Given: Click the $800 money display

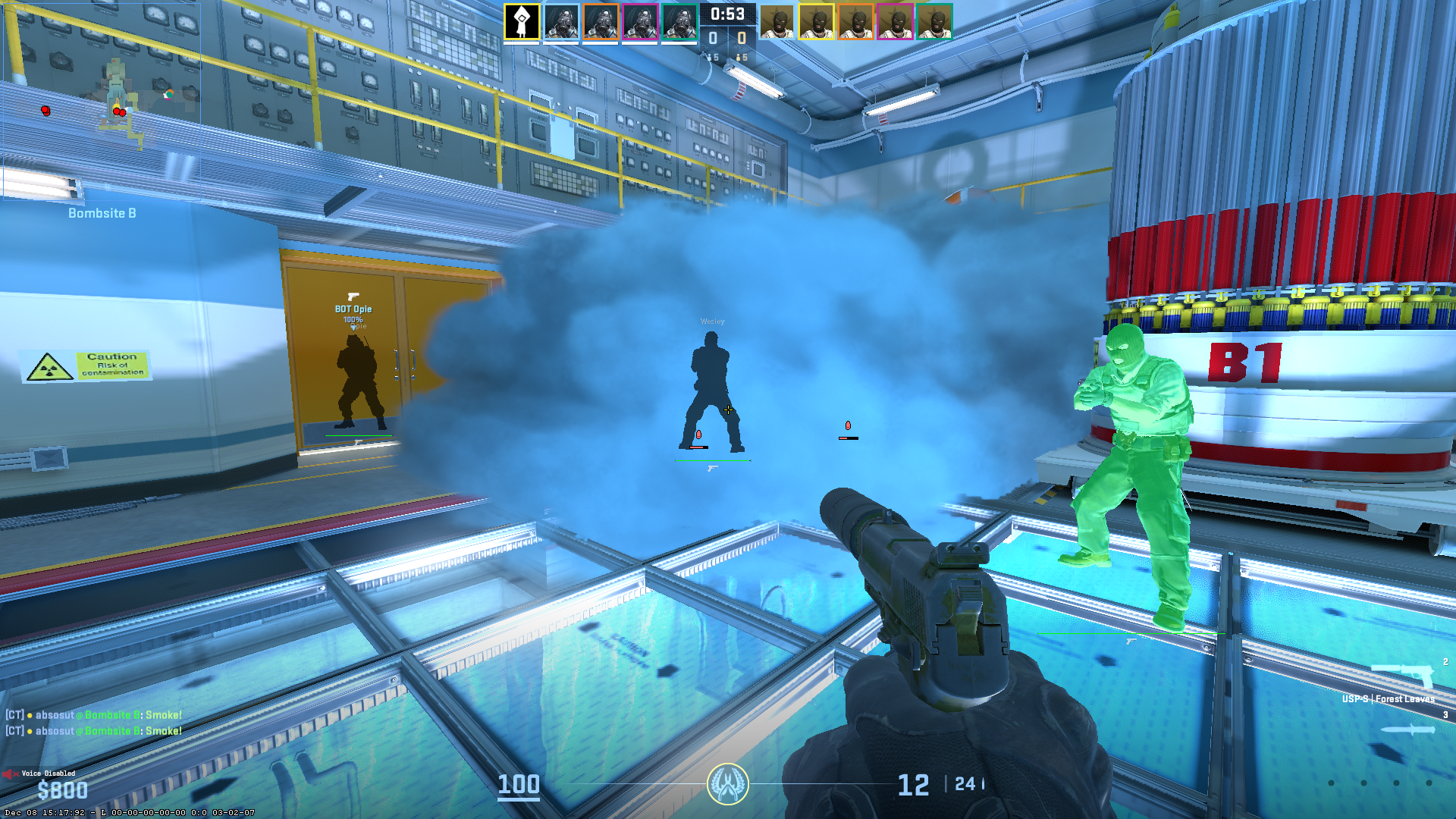Looking at the screenshot, I should pyautogui.click(x=64, y=789).
